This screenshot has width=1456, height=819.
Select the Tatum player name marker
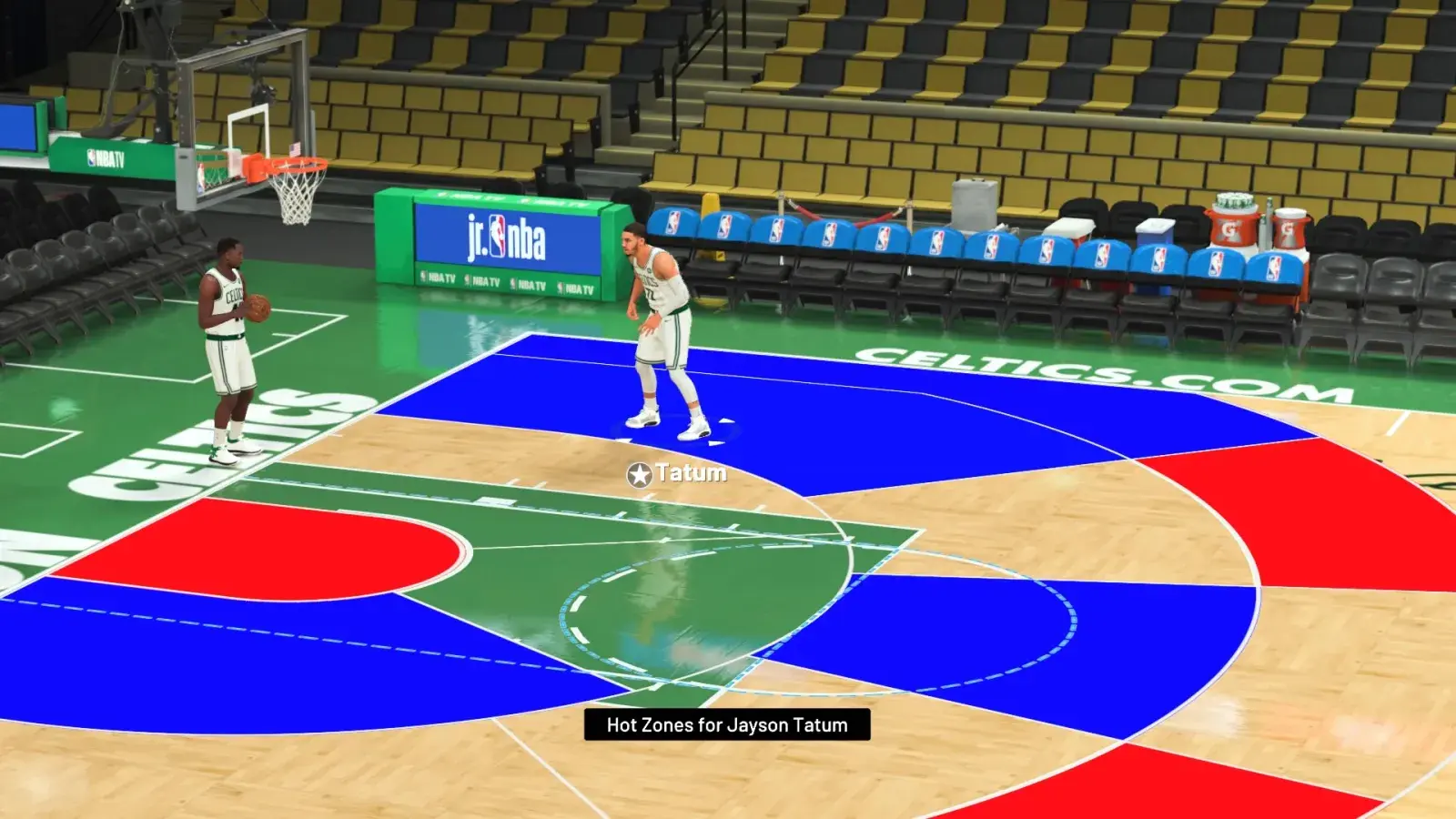pos(678,473)
